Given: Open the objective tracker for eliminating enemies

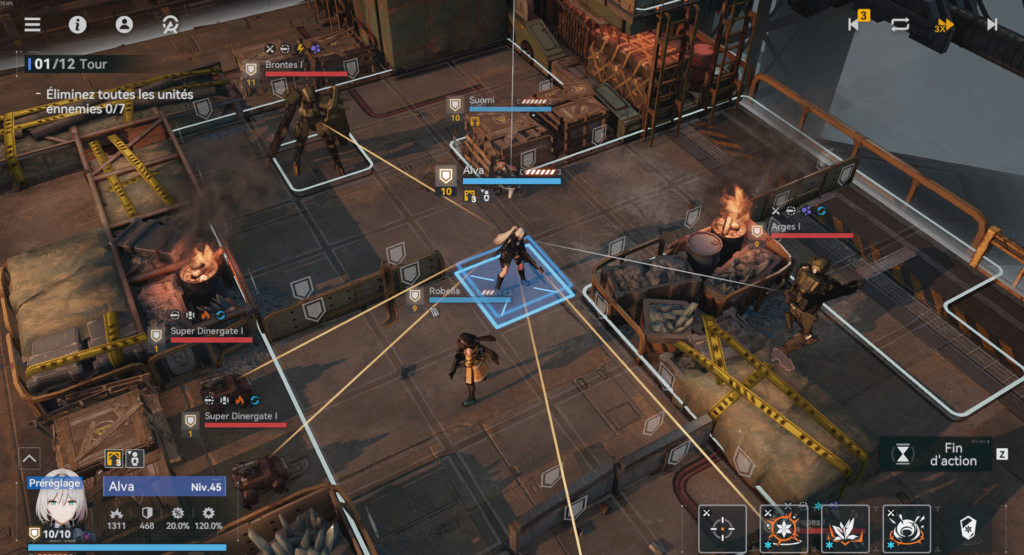Looking at the screenshot, I should click(120, 101).
